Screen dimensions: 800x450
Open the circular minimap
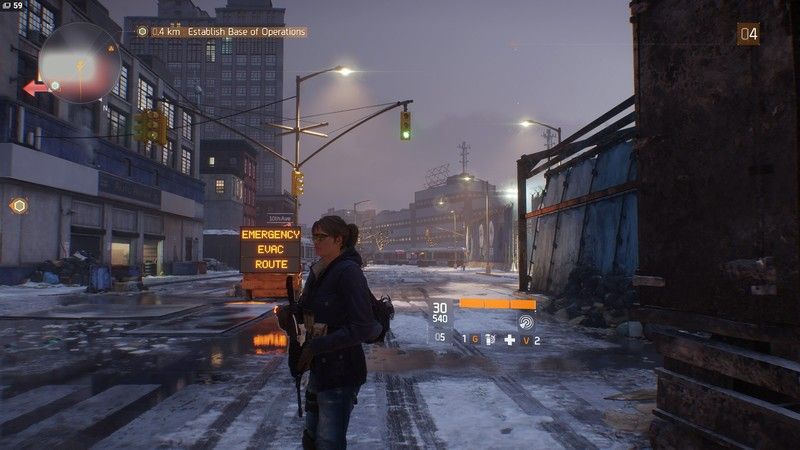(x=79, y=63)
